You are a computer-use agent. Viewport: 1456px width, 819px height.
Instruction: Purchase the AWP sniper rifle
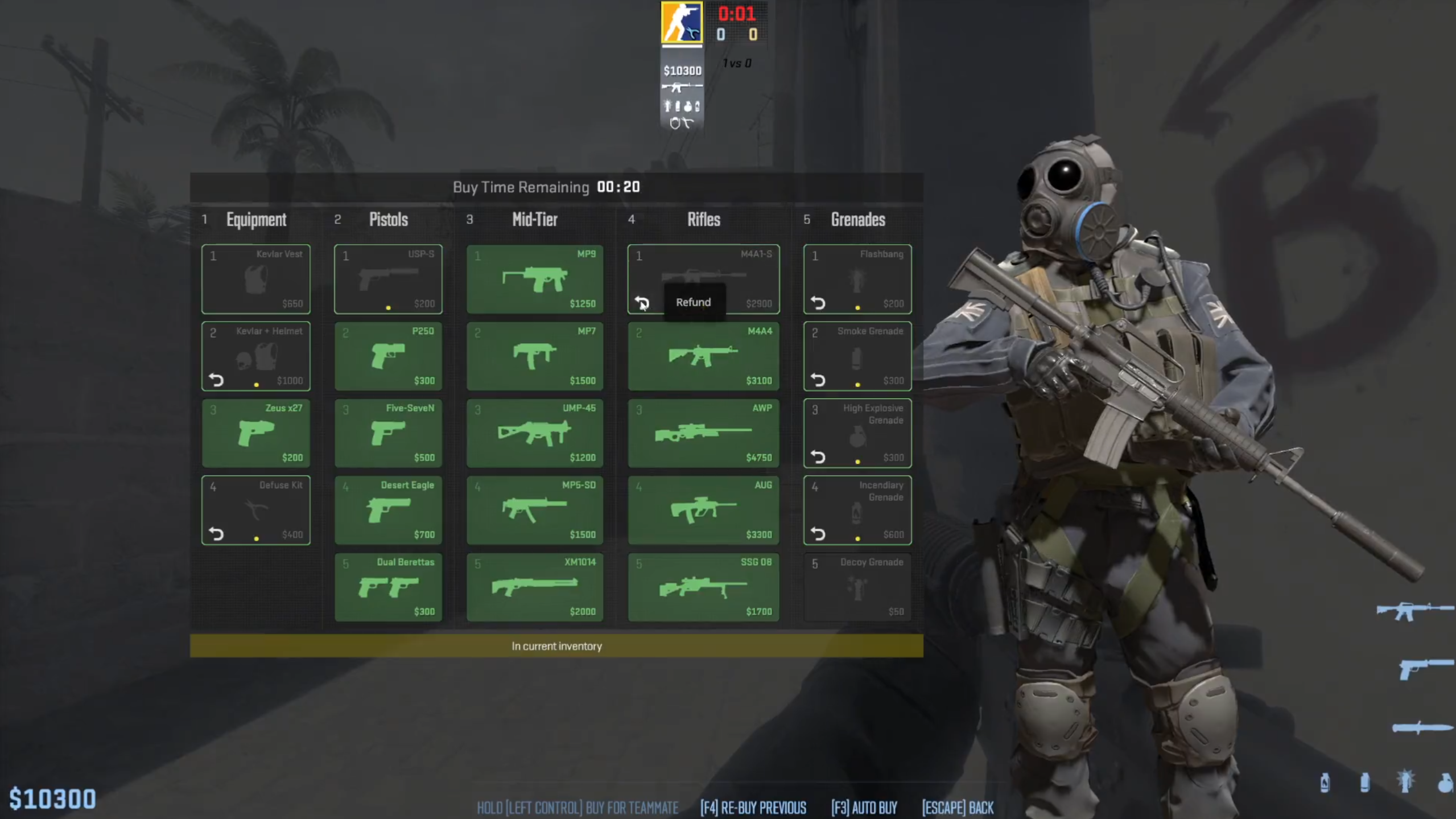[x=702, y=433]
